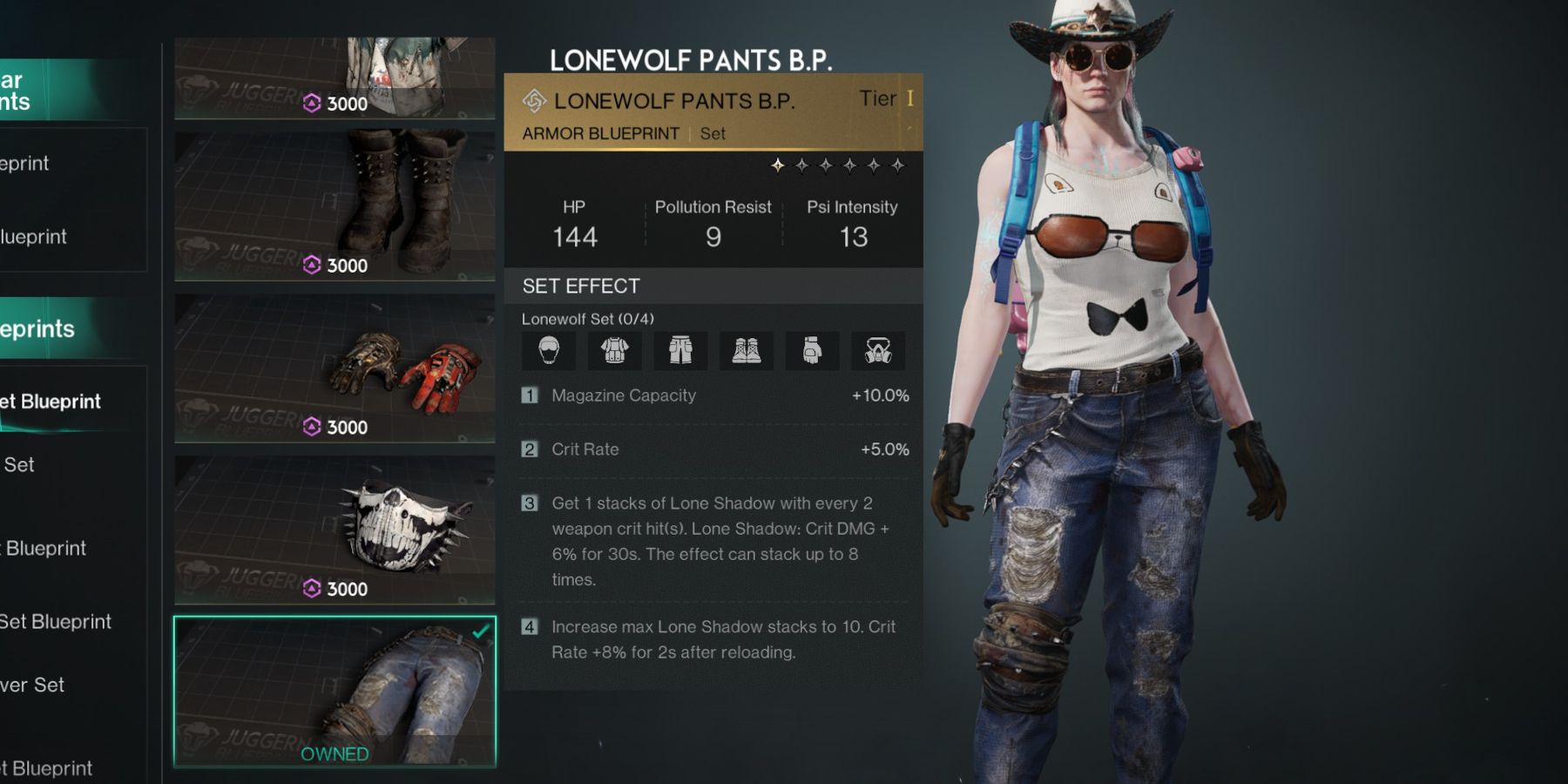
Task: Select the owned Lonewolf pants blueprint
Action: [x=335, y=692]
